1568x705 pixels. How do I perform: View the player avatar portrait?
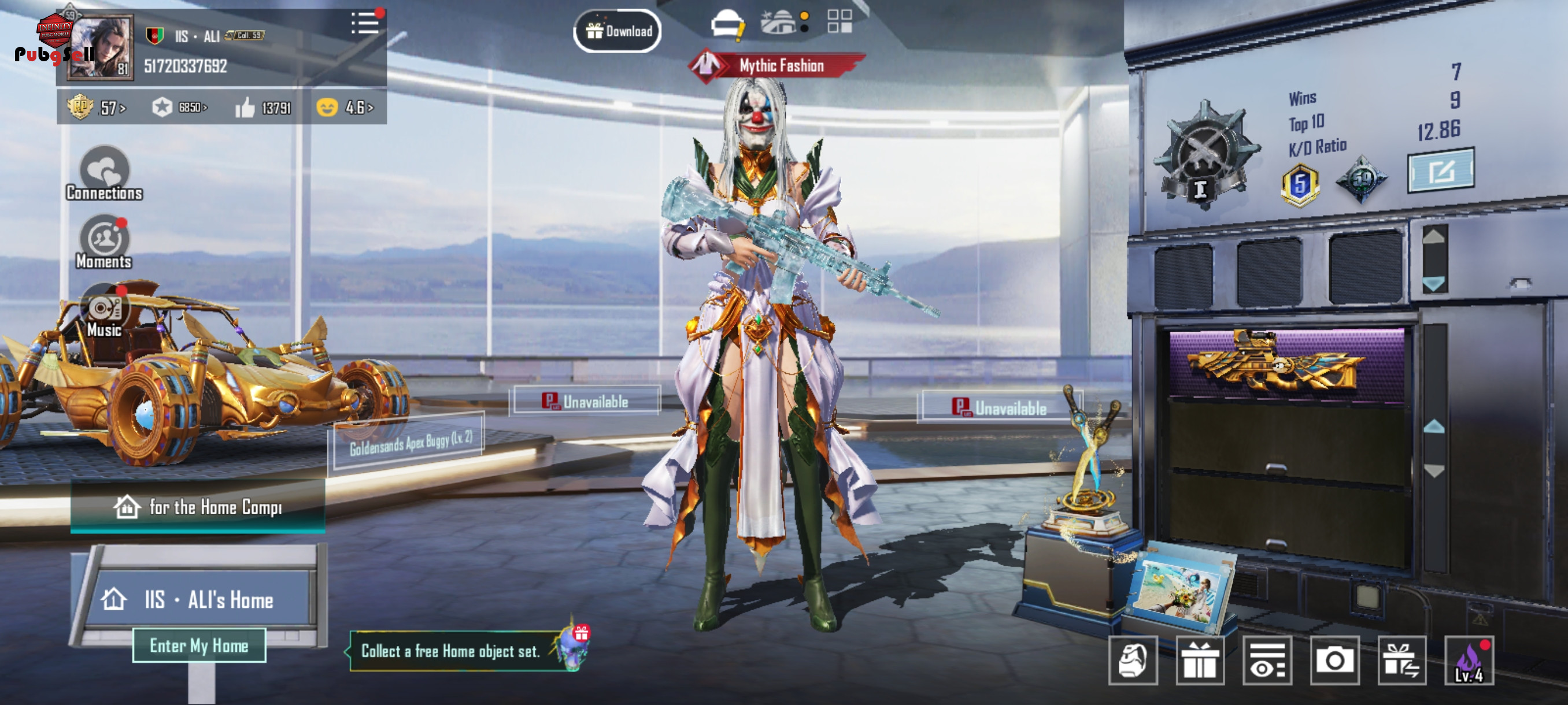[x=101, y=49]
